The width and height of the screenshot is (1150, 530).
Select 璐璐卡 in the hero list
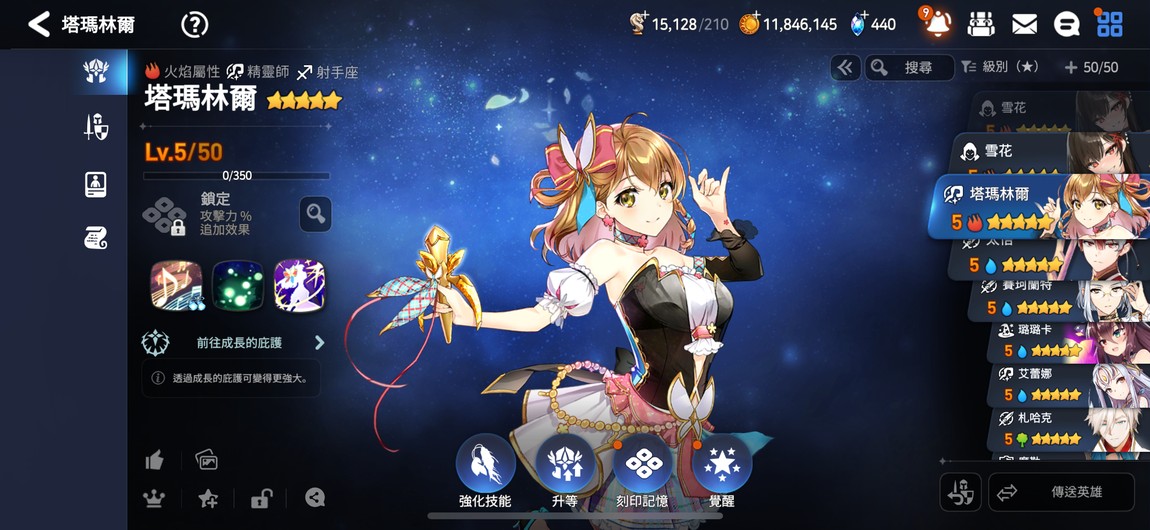pos(1060,340)
